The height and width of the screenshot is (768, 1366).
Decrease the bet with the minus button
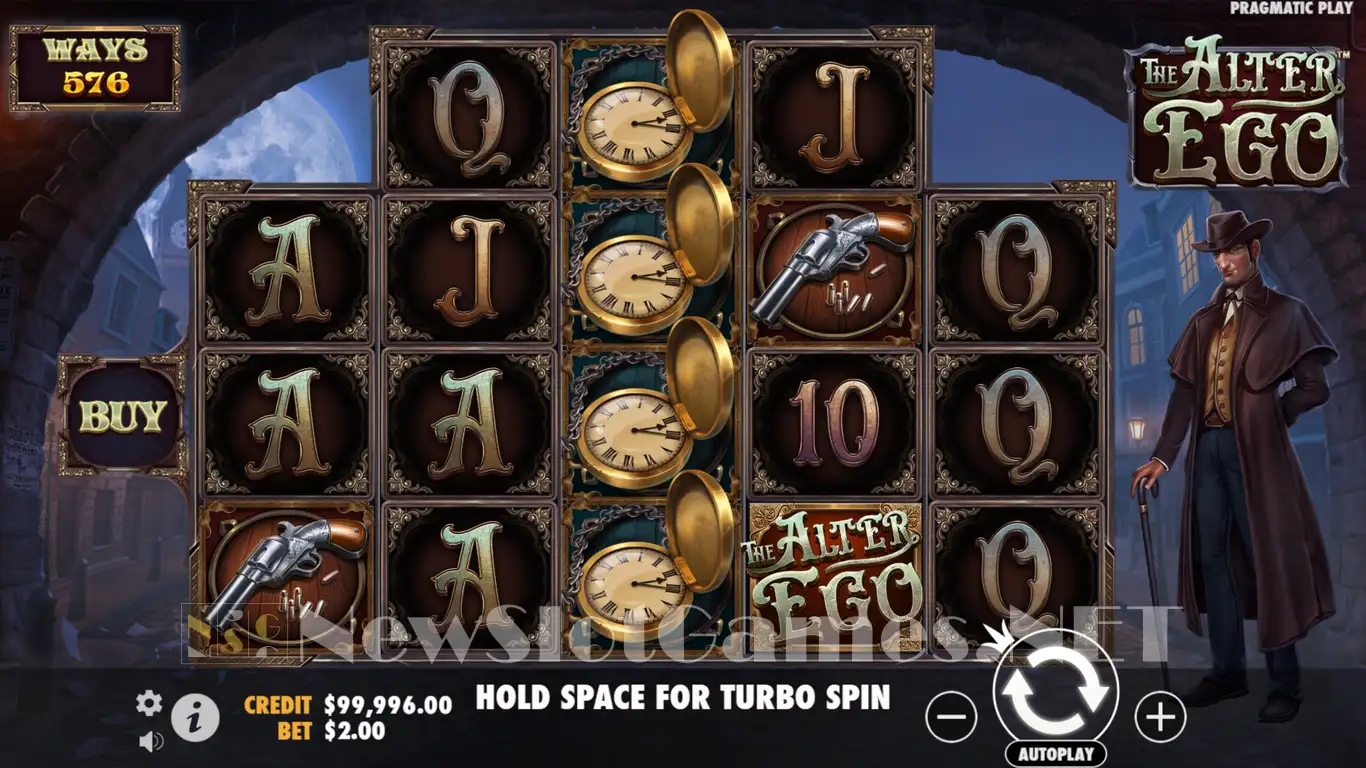[x=951, y=717]
